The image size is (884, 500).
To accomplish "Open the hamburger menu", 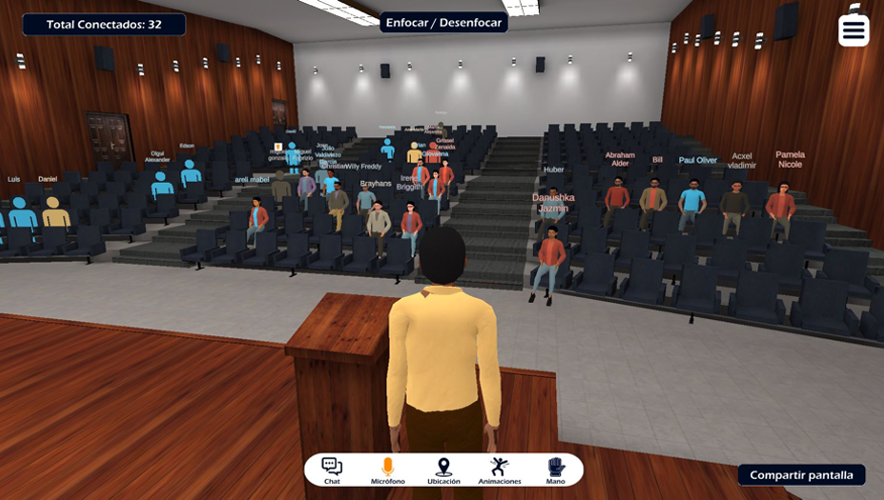I will [x=853, y=30].
